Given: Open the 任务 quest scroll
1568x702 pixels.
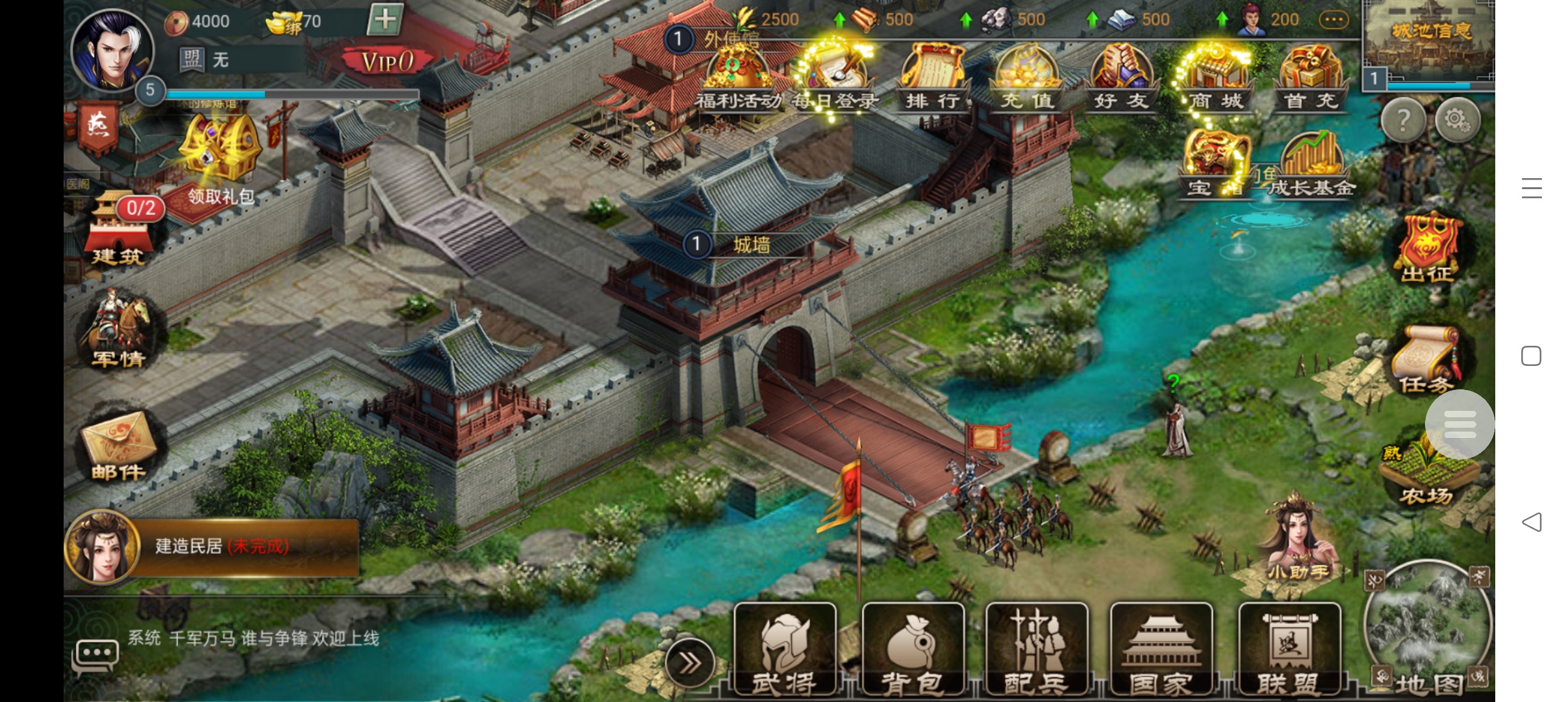Looking at the screenshot, I should (1426, 361).
